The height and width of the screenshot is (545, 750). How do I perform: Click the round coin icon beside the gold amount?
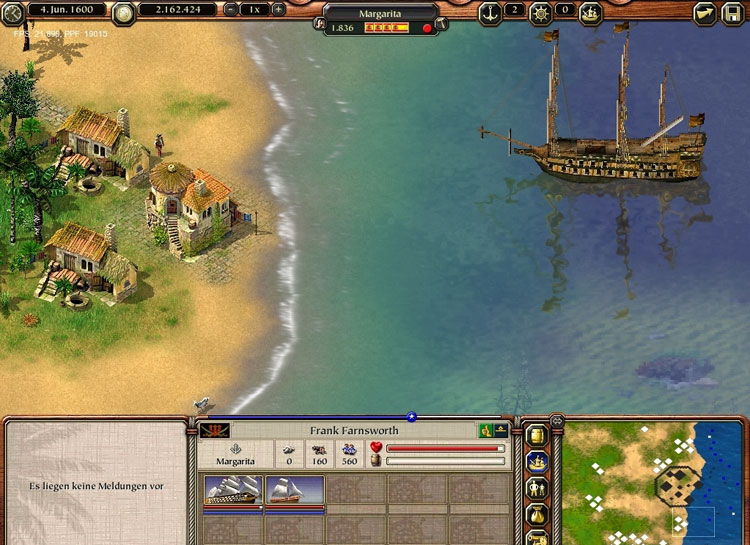pos(124,12)
